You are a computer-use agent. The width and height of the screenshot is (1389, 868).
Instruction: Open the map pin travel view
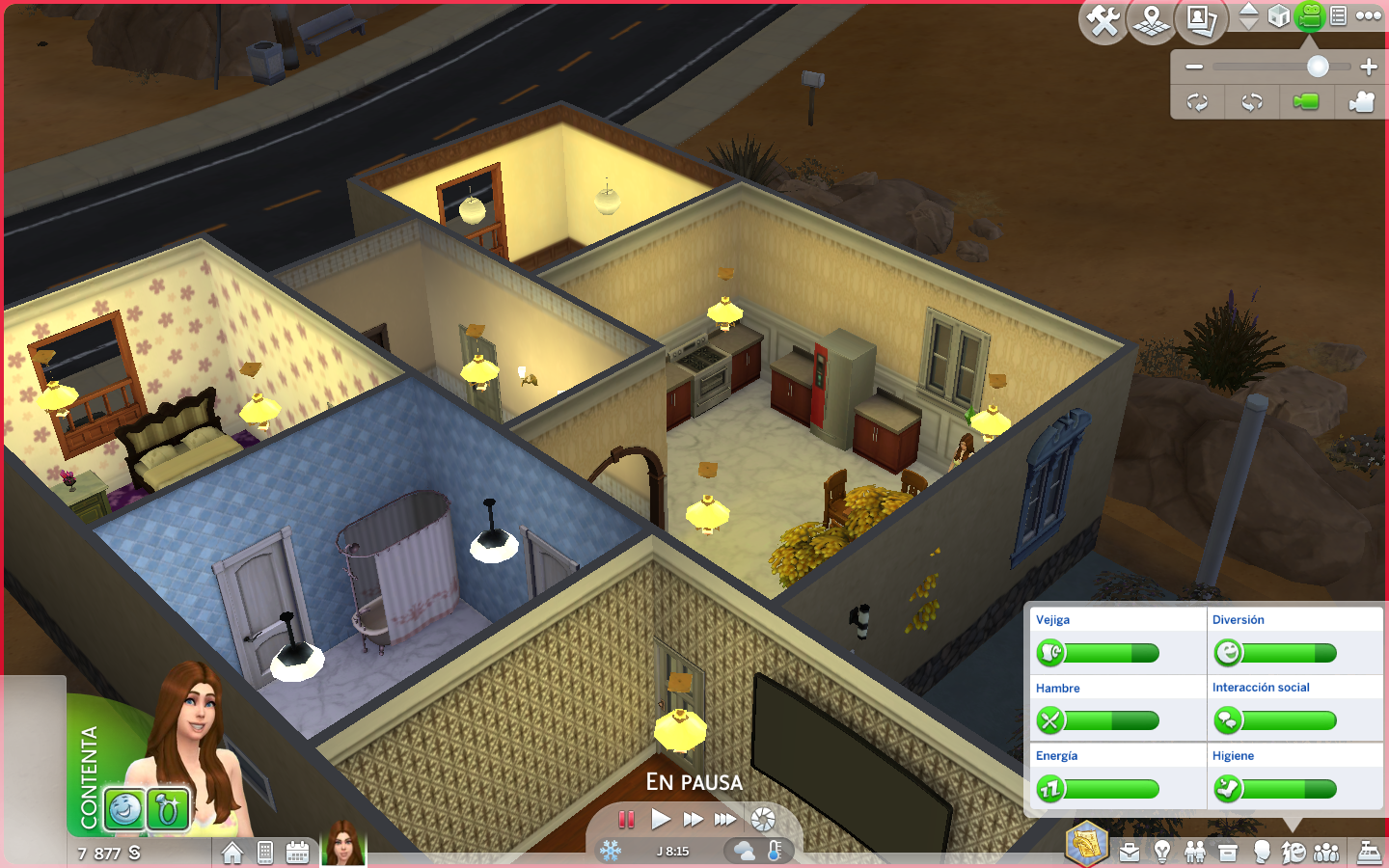(1152, 20)
